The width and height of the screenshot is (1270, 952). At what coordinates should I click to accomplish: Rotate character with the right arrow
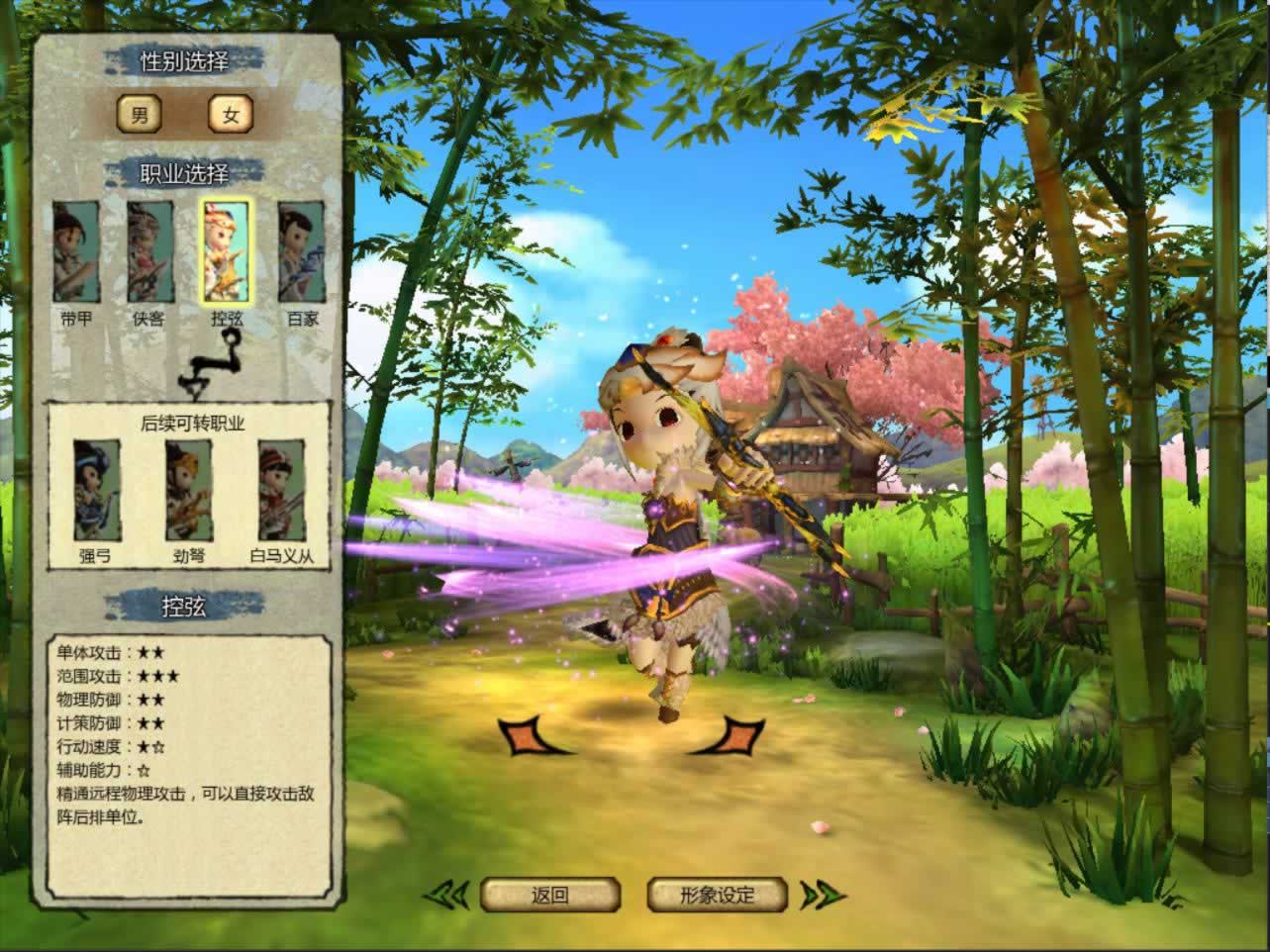[x=729, y=736]
